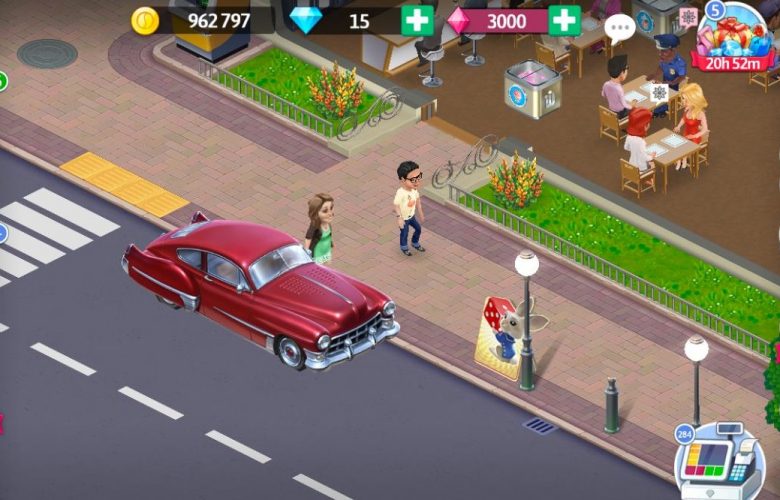Add more blue diamonds with plus button
Screen dimensions: 780x500
(x=417, y=20)
